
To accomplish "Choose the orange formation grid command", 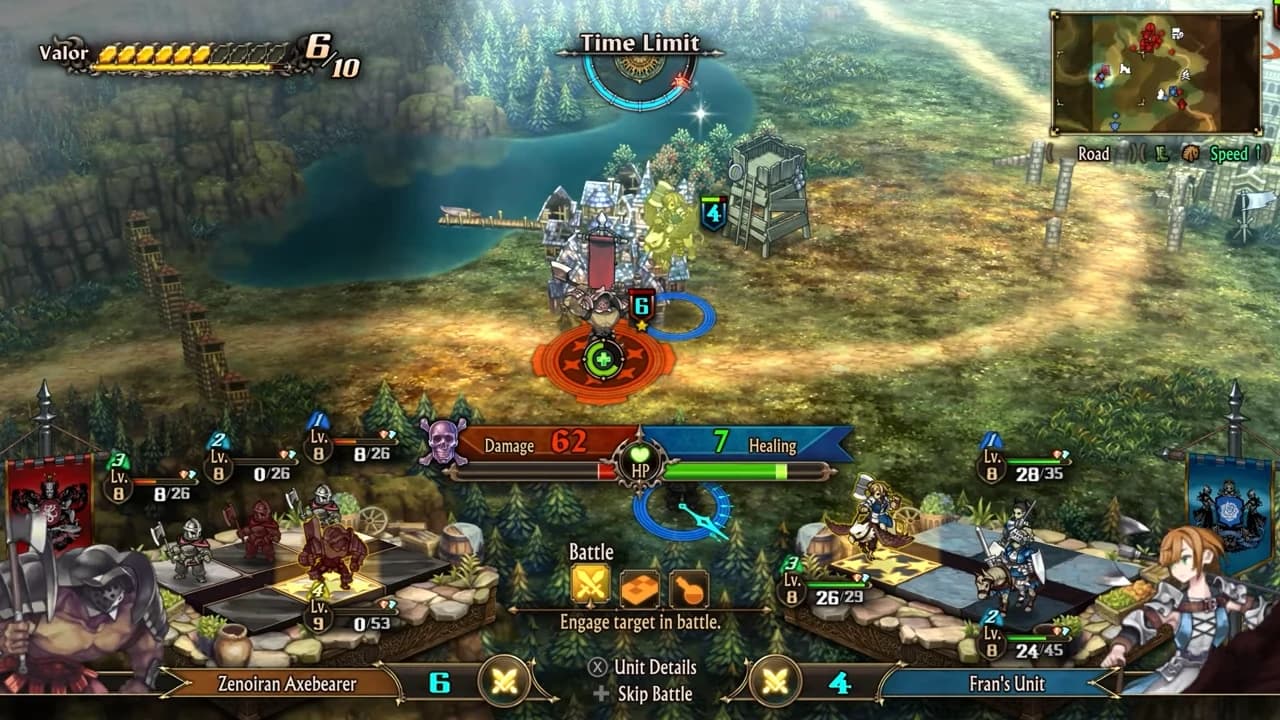I will point(640,588).
